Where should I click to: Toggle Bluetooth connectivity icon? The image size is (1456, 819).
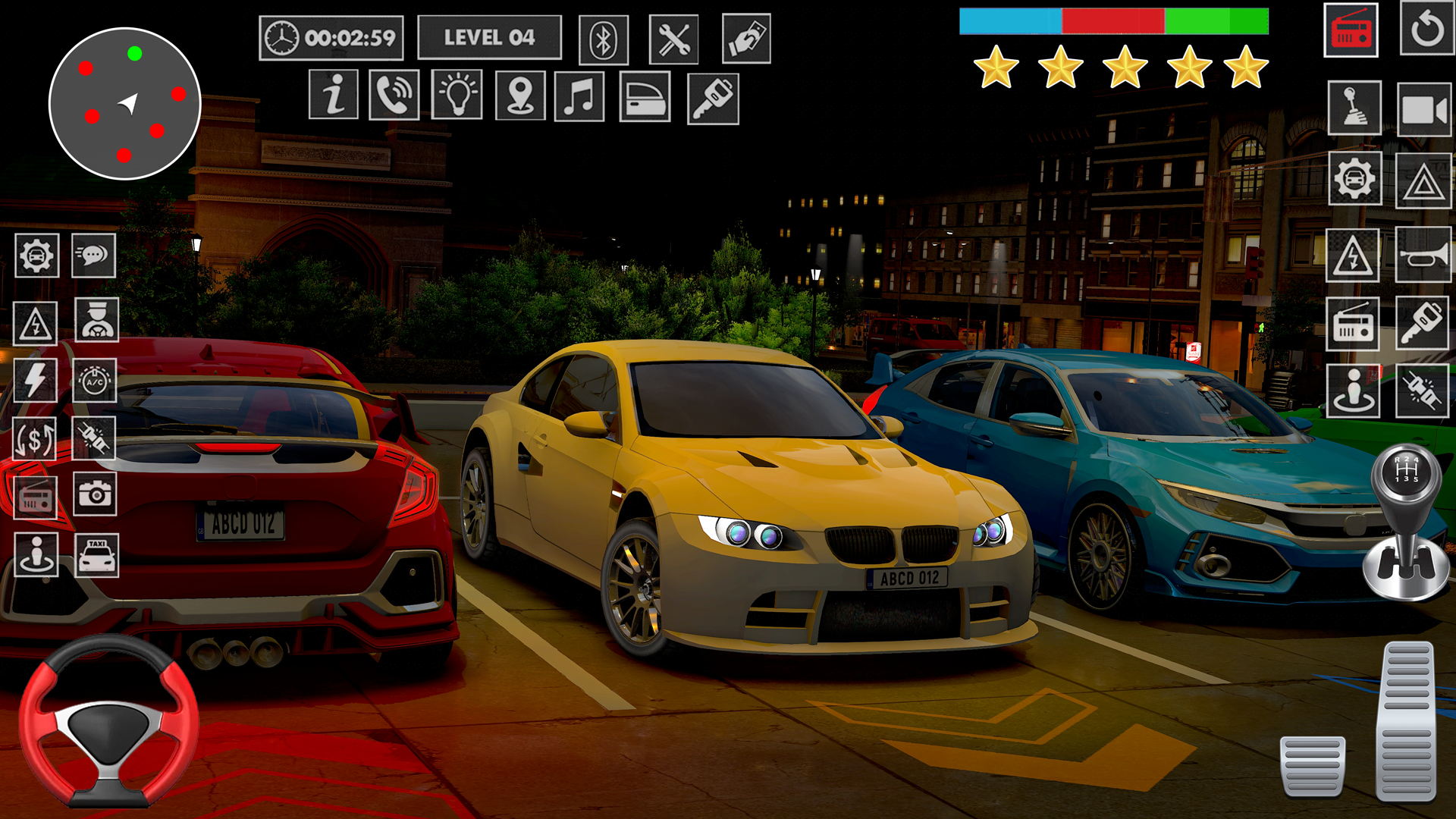pos(604,39)
